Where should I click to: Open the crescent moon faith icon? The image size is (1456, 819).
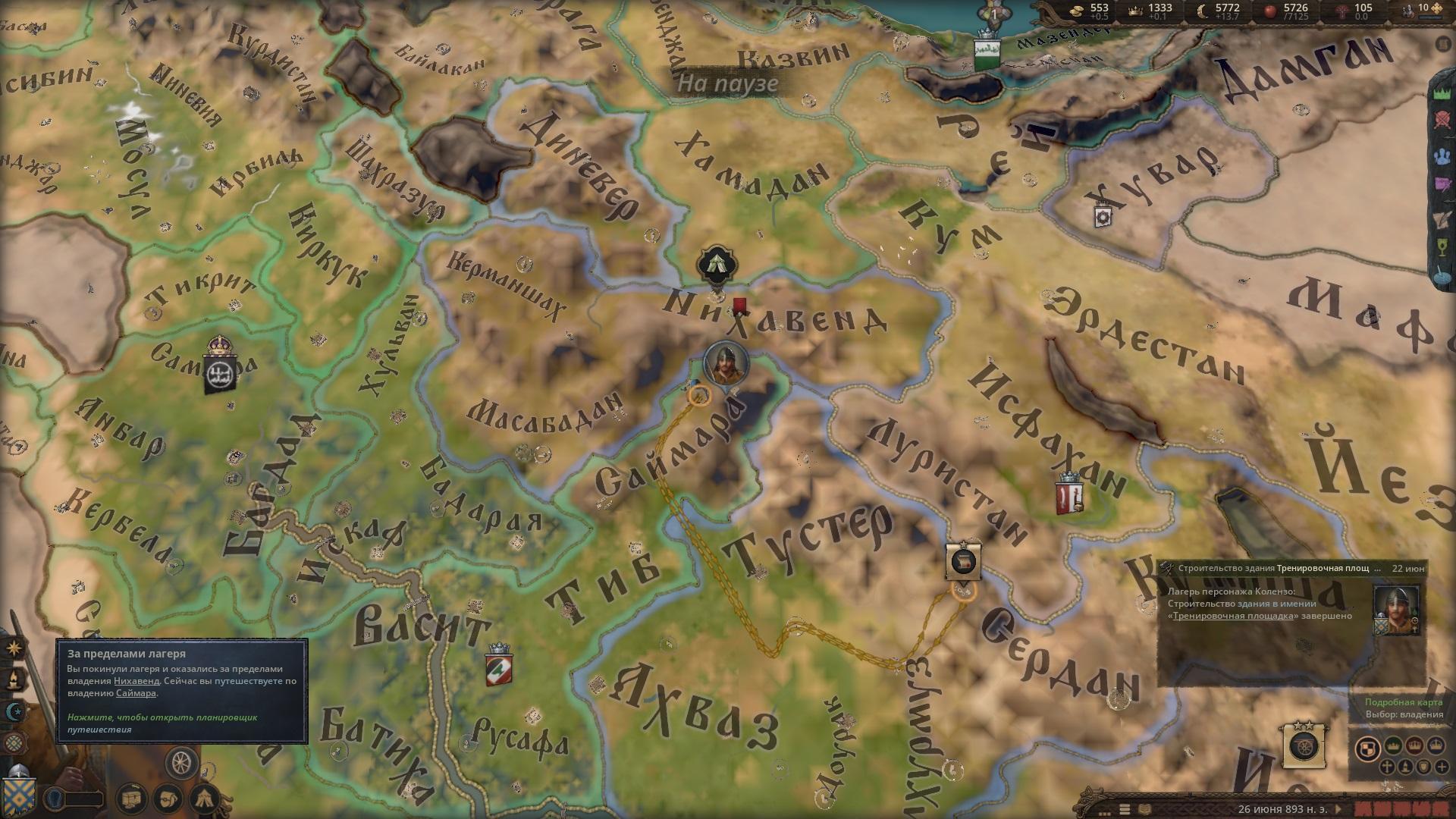tap(14, 712)
